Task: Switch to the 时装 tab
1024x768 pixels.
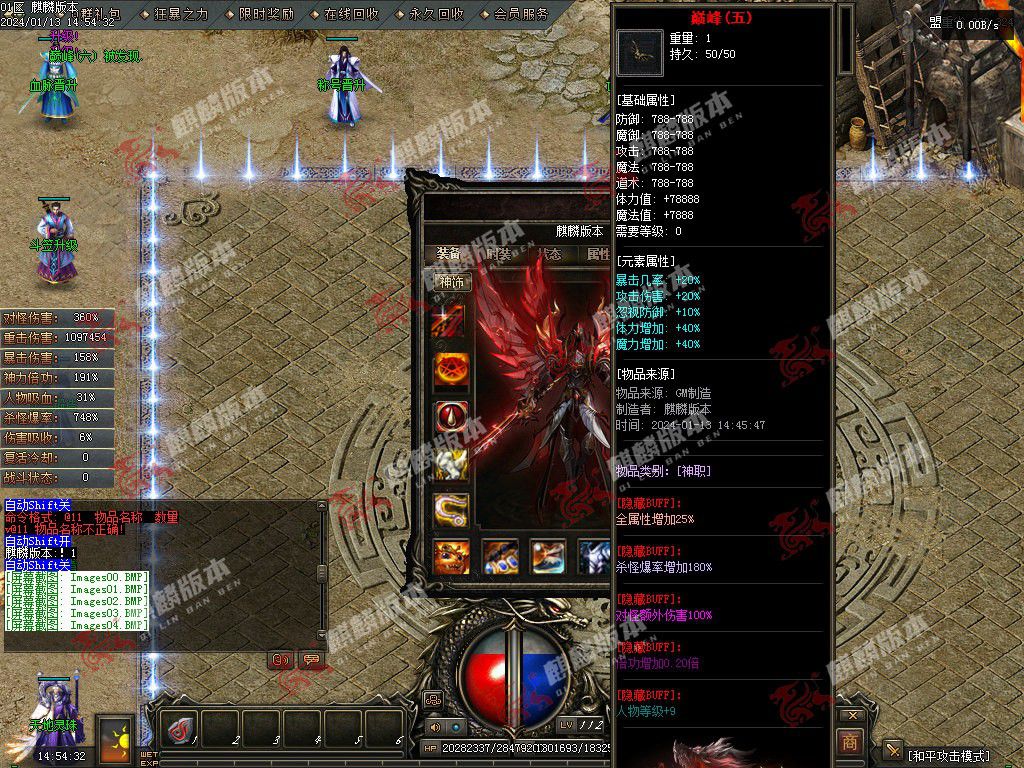Action: pos(499,254)
